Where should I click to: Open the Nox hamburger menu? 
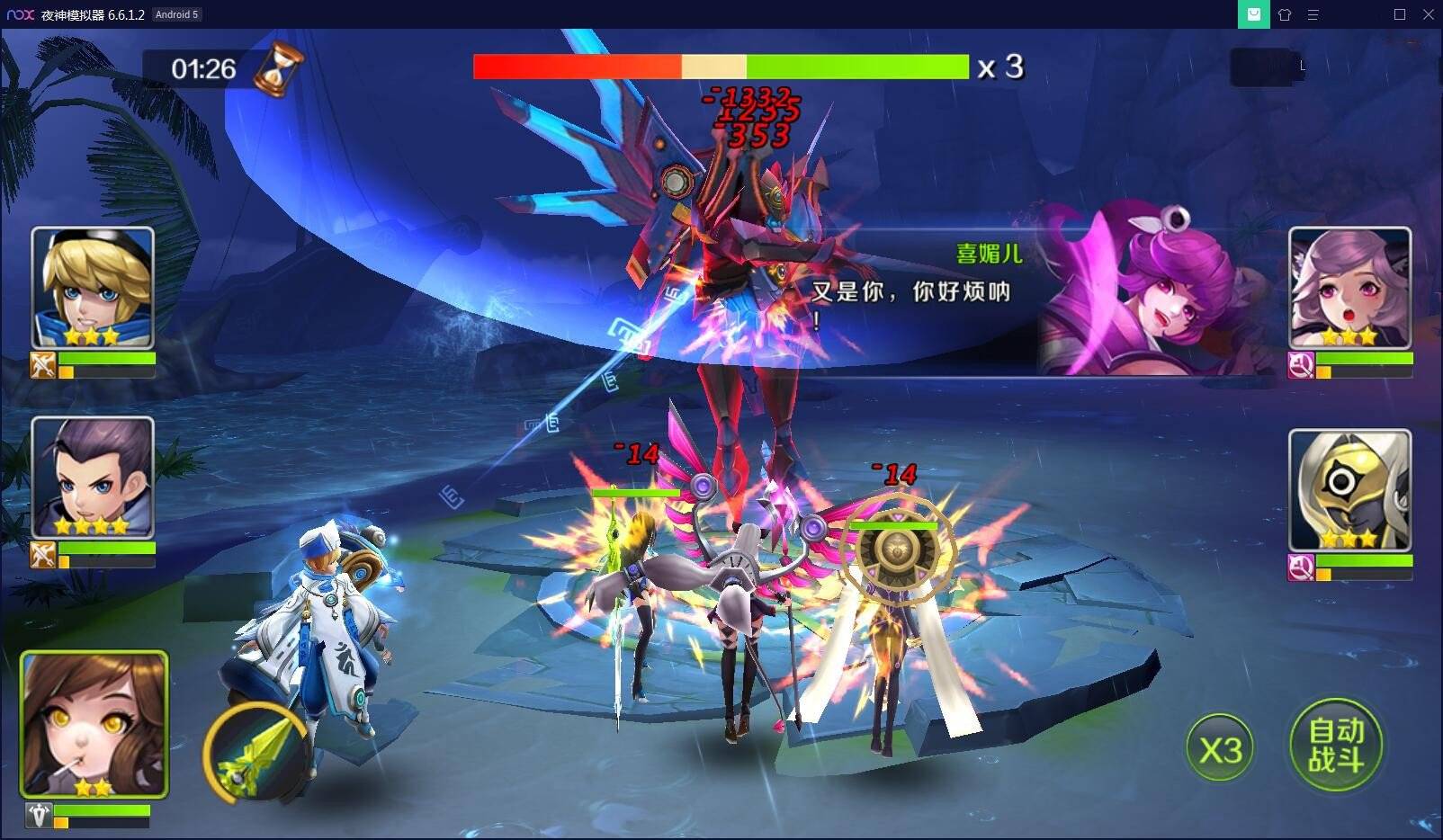tap(1316, 14)
